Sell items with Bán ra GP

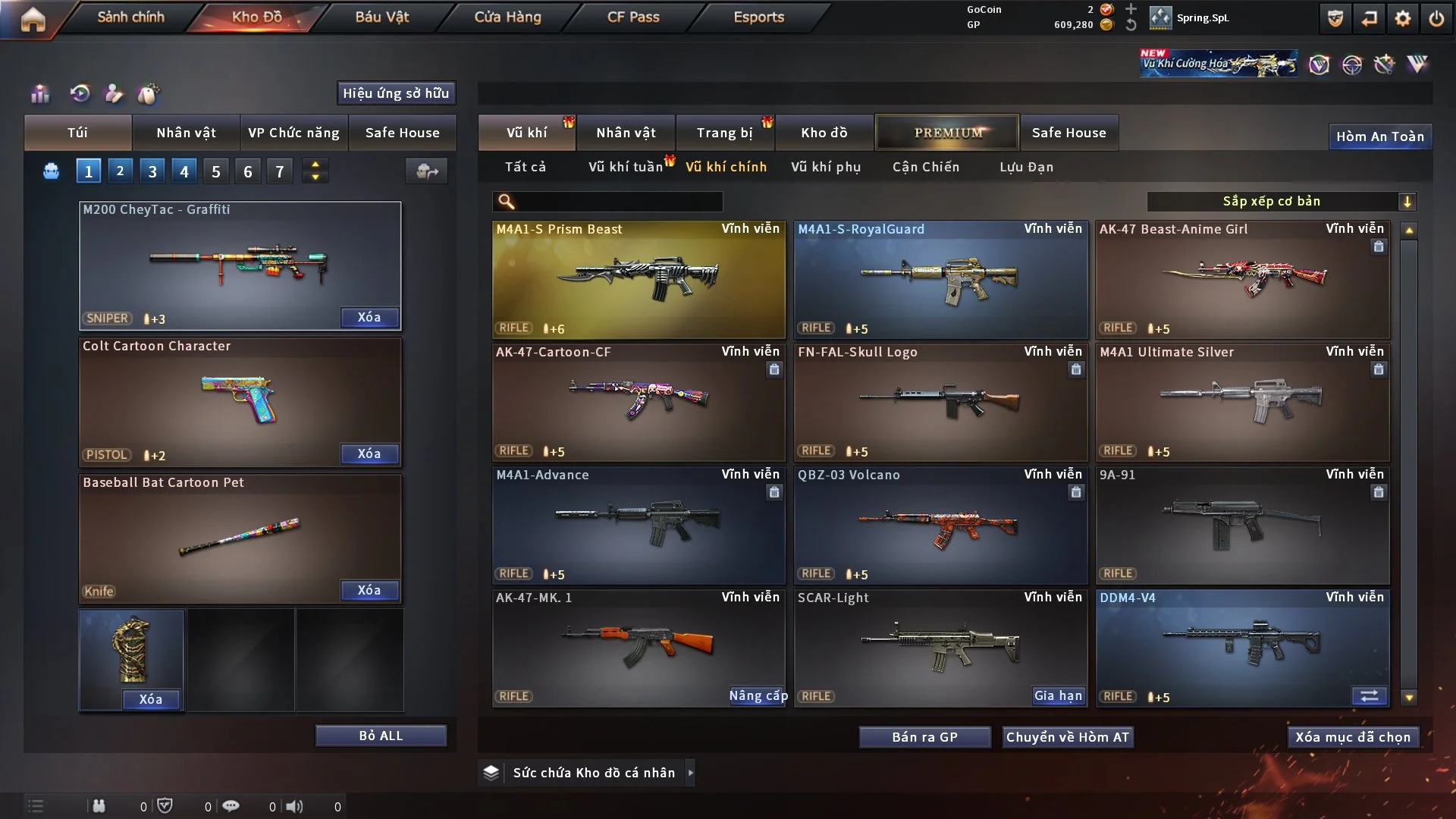tap(924, 737)
